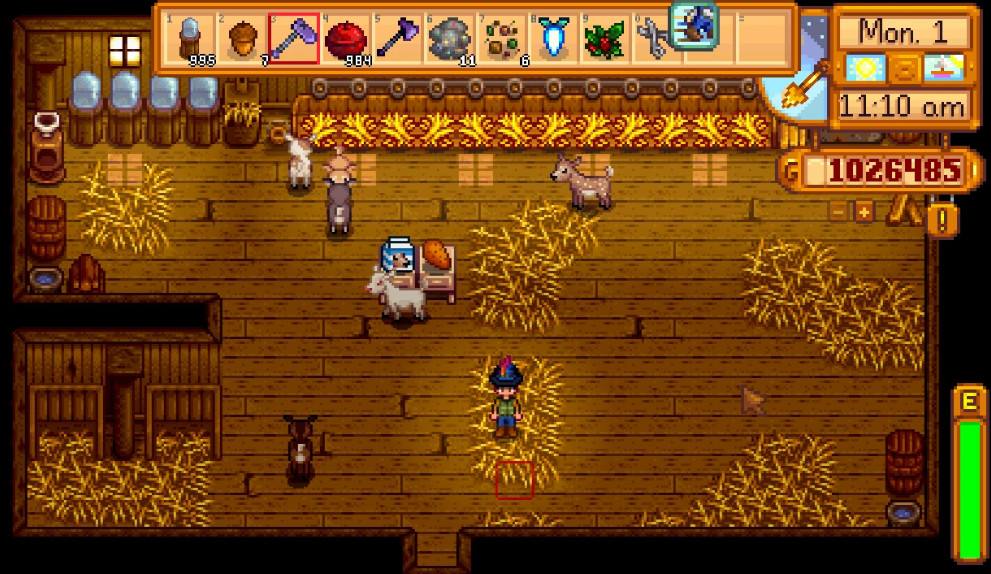Image resolution: width=991 pixels, height=574 pixels.
Task: Select the holly berries slot
Action: pyautogui.click(x=604, y=38)
